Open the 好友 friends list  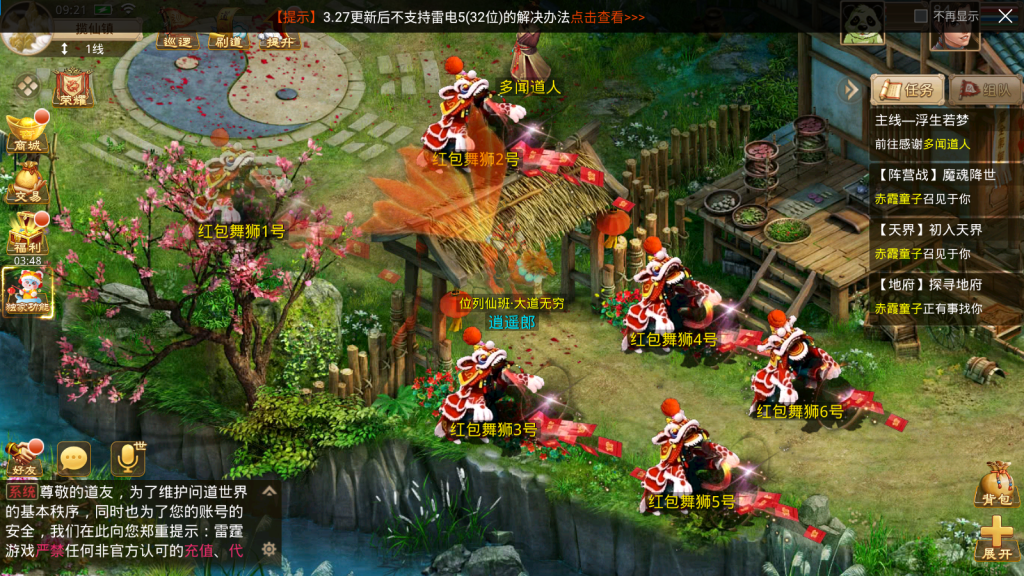[x=23, y=458]
